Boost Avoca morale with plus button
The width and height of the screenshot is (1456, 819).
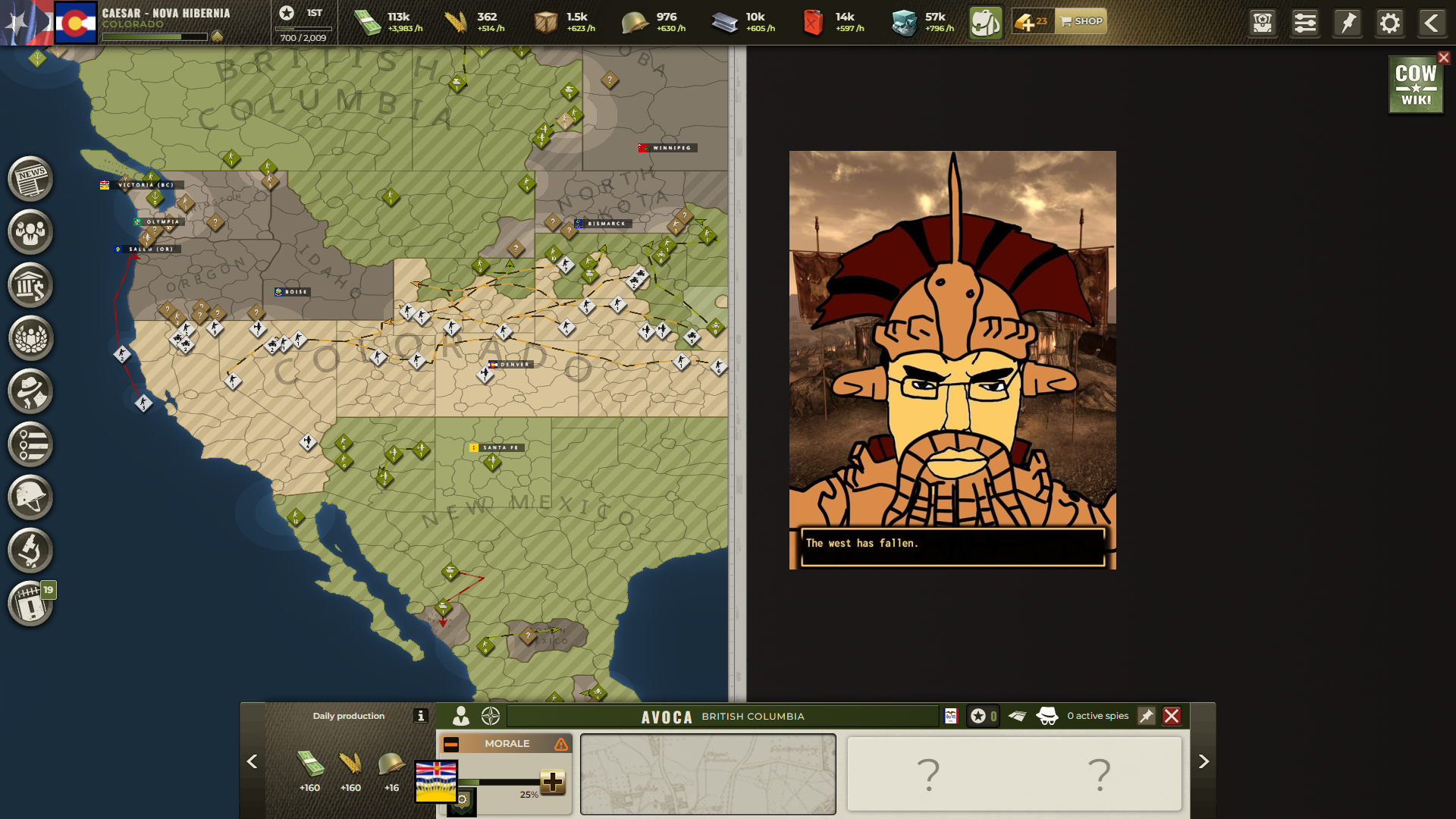(x=553, y=781)
